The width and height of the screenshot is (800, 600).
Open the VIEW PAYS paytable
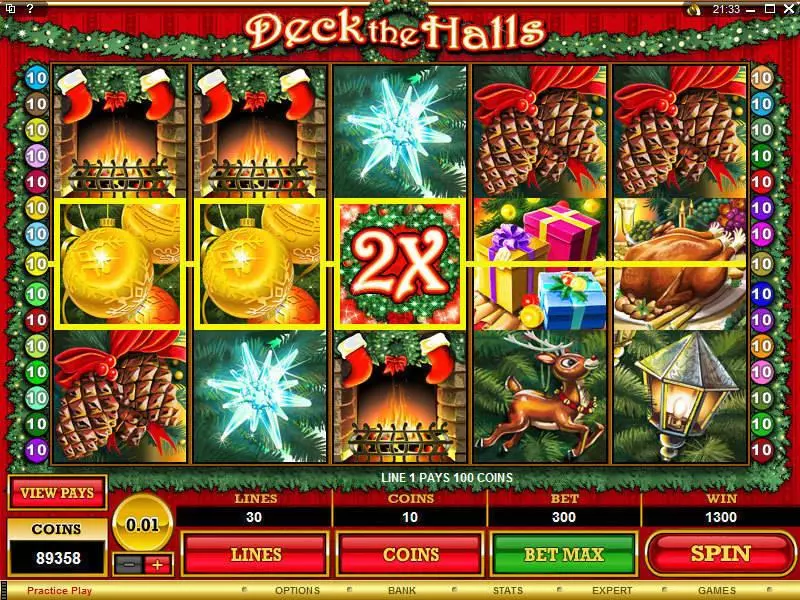[x=58, y=493]
